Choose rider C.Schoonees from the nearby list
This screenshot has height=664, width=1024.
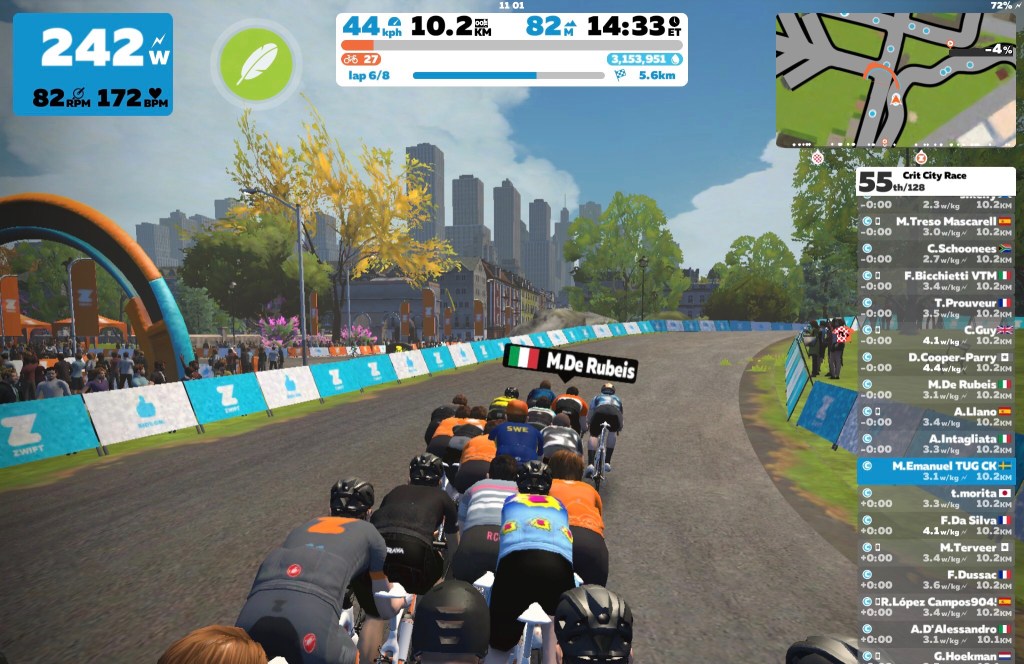coord(937,254)
